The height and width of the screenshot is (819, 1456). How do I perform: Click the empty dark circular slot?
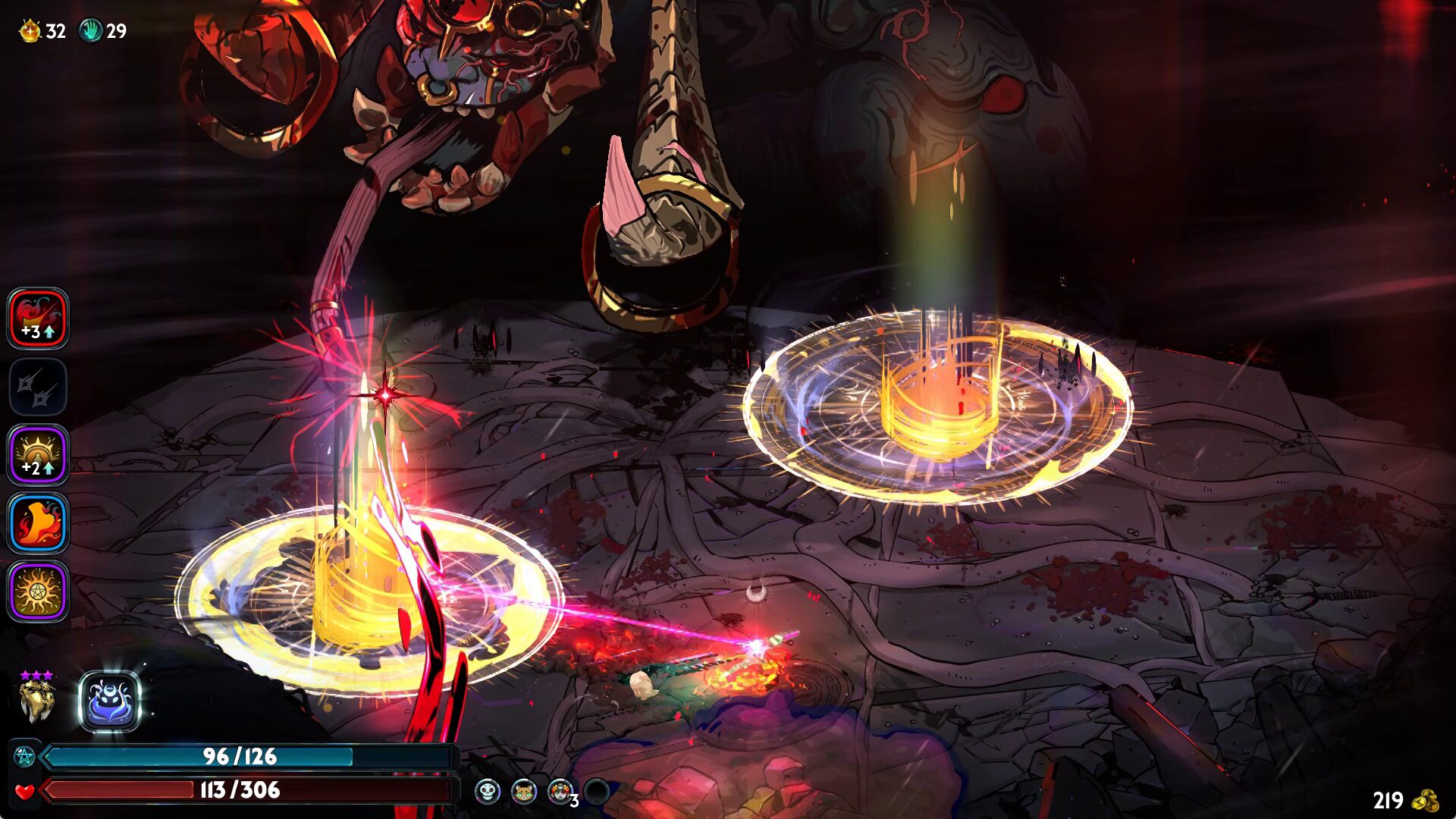[x=597, y=792]
